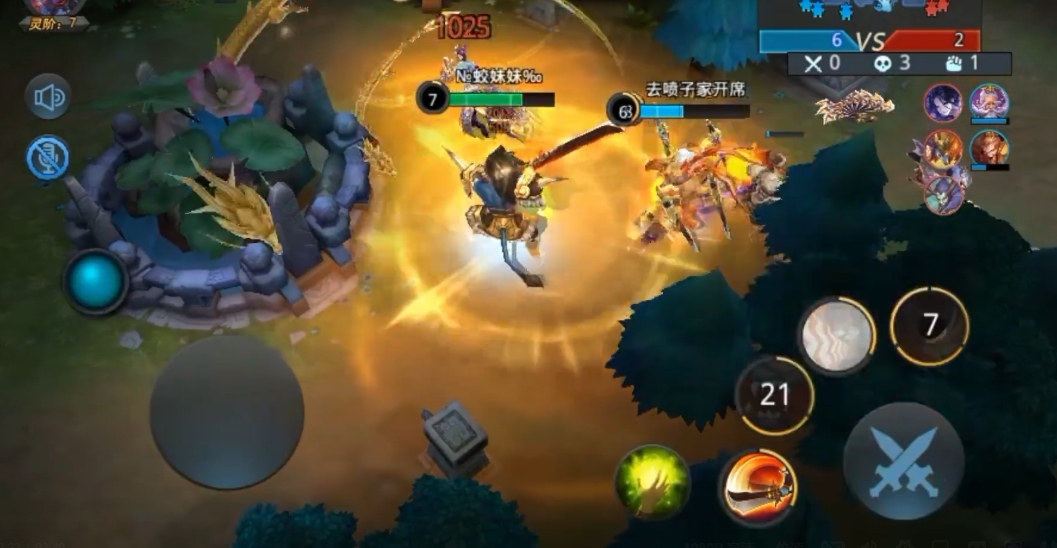1057x548 pixels.
Task: Toggle the muted microphone button
Action: 48,158
